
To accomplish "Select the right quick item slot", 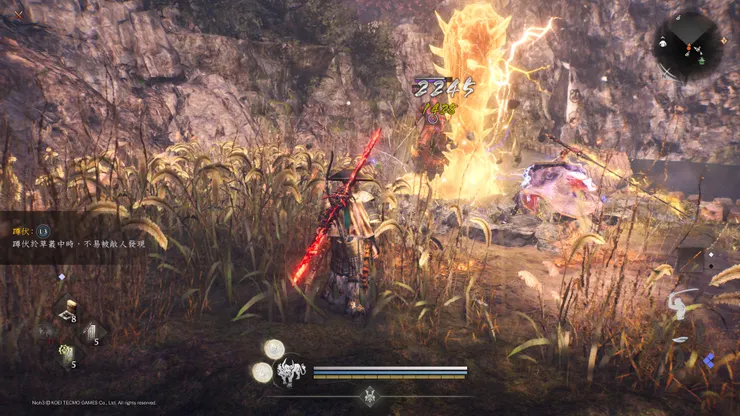I will click(x=93, y=332).
